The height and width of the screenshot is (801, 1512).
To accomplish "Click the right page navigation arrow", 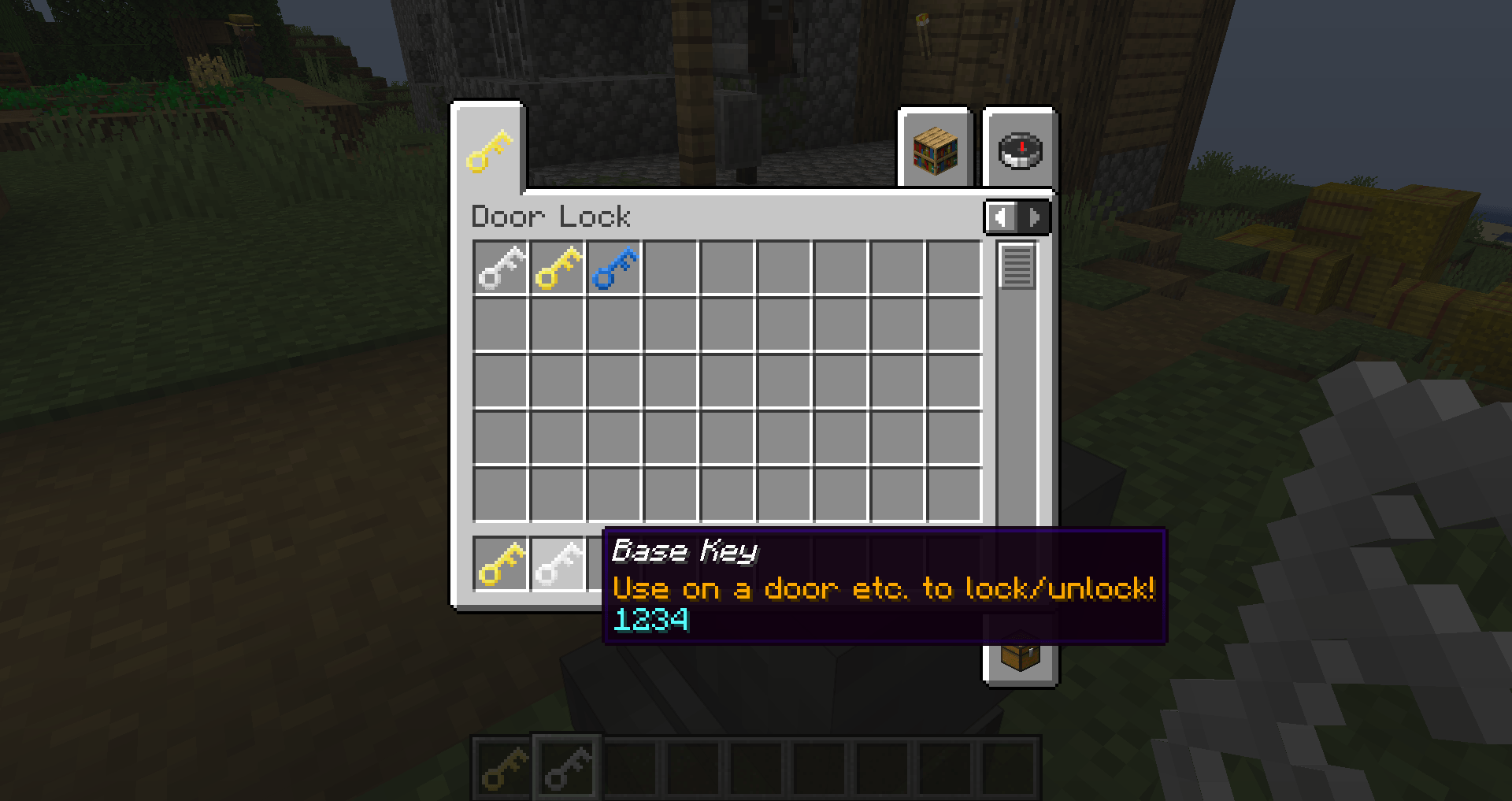I will pos(1034,217).
